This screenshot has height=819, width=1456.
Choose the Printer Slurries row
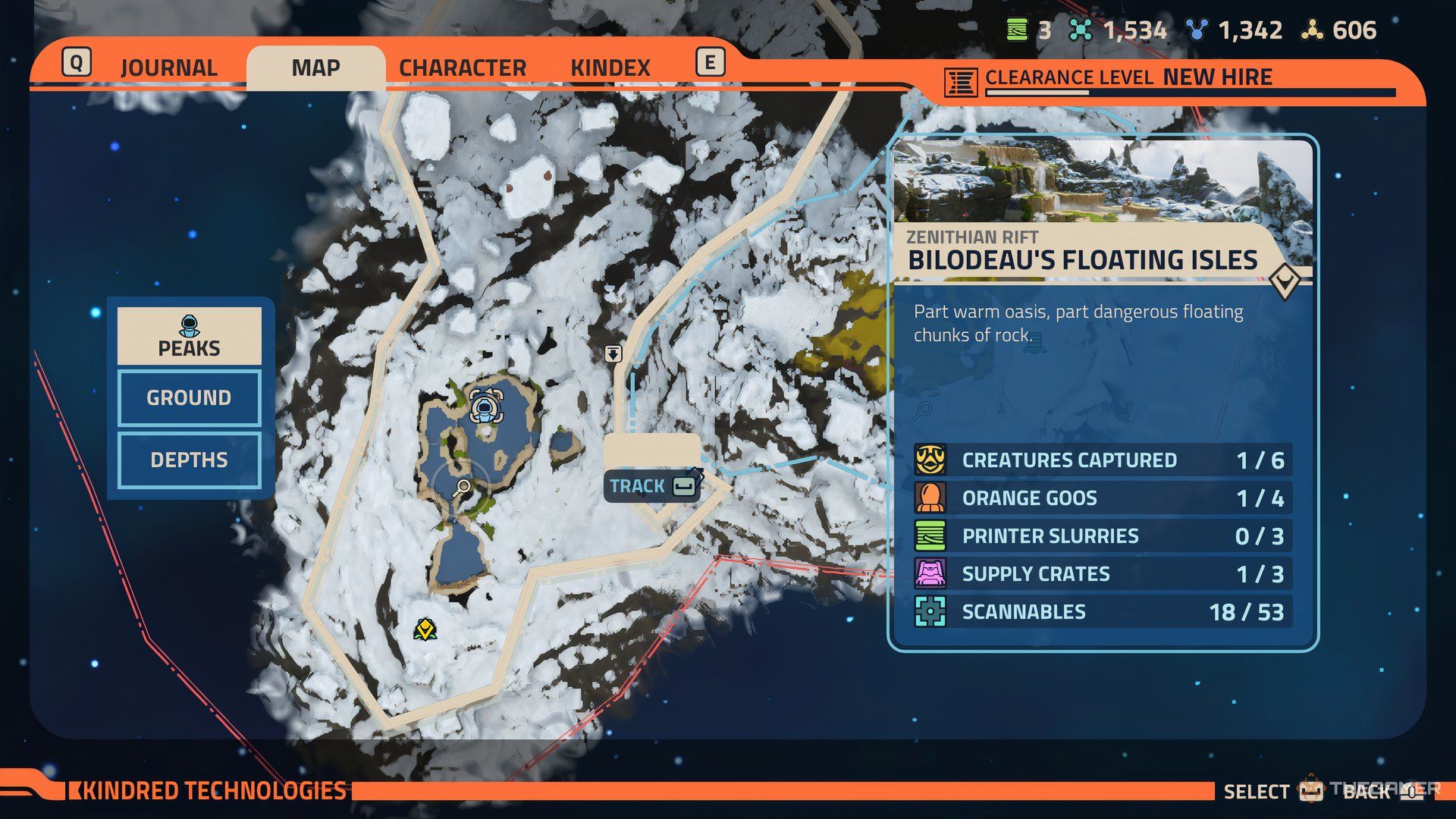point(1102,536)
